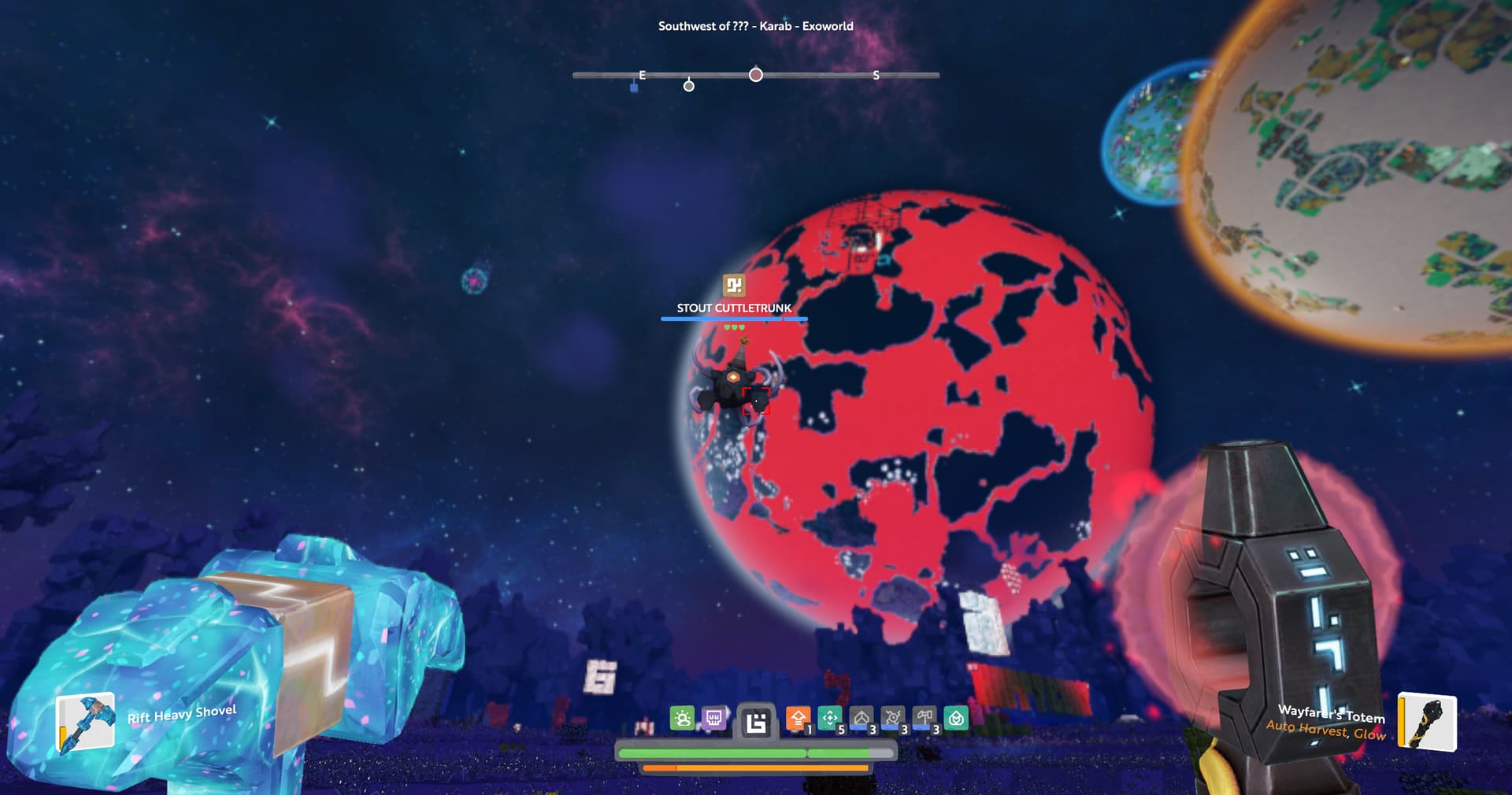This screenshot has height=795, width=1512.
Task: Click the grey circle marker on compass
Action: (689, 86)
